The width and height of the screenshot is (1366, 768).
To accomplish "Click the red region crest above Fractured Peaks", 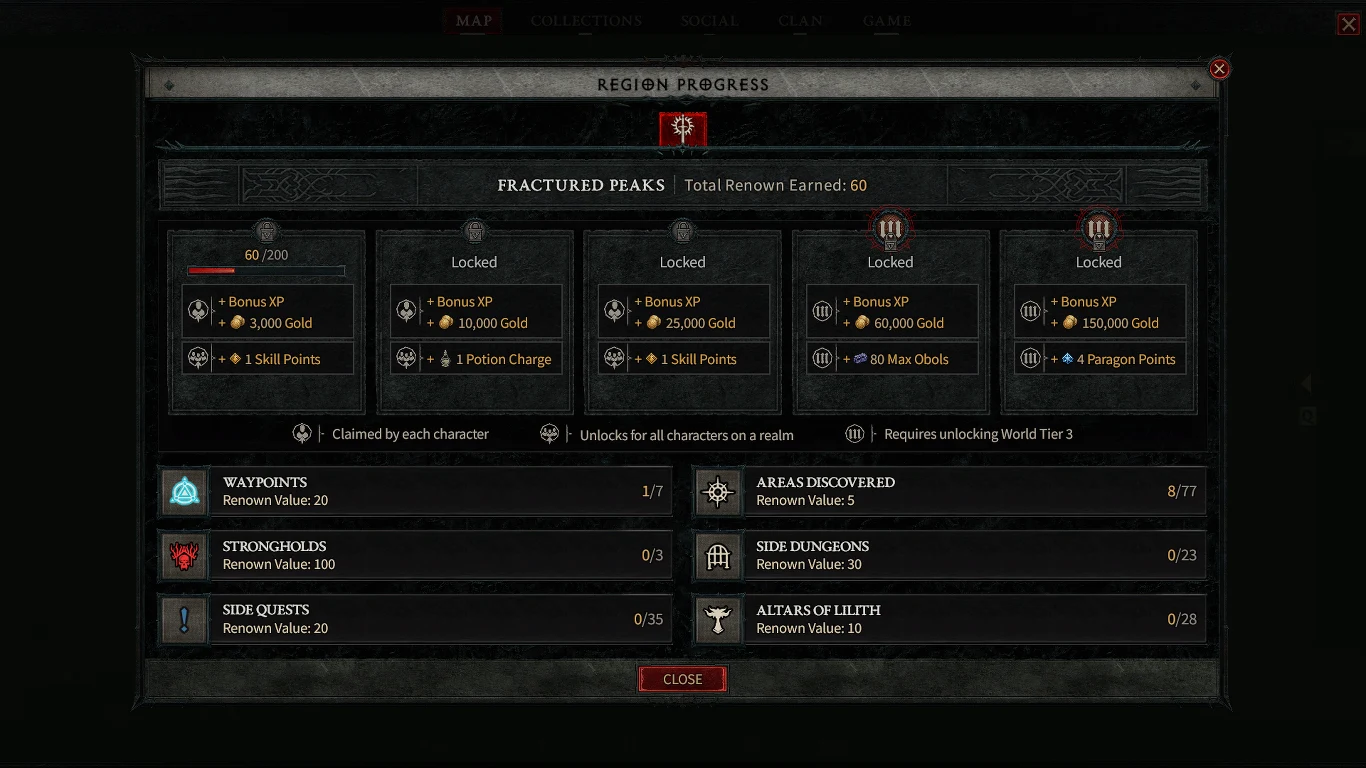I will click(683, 129).
